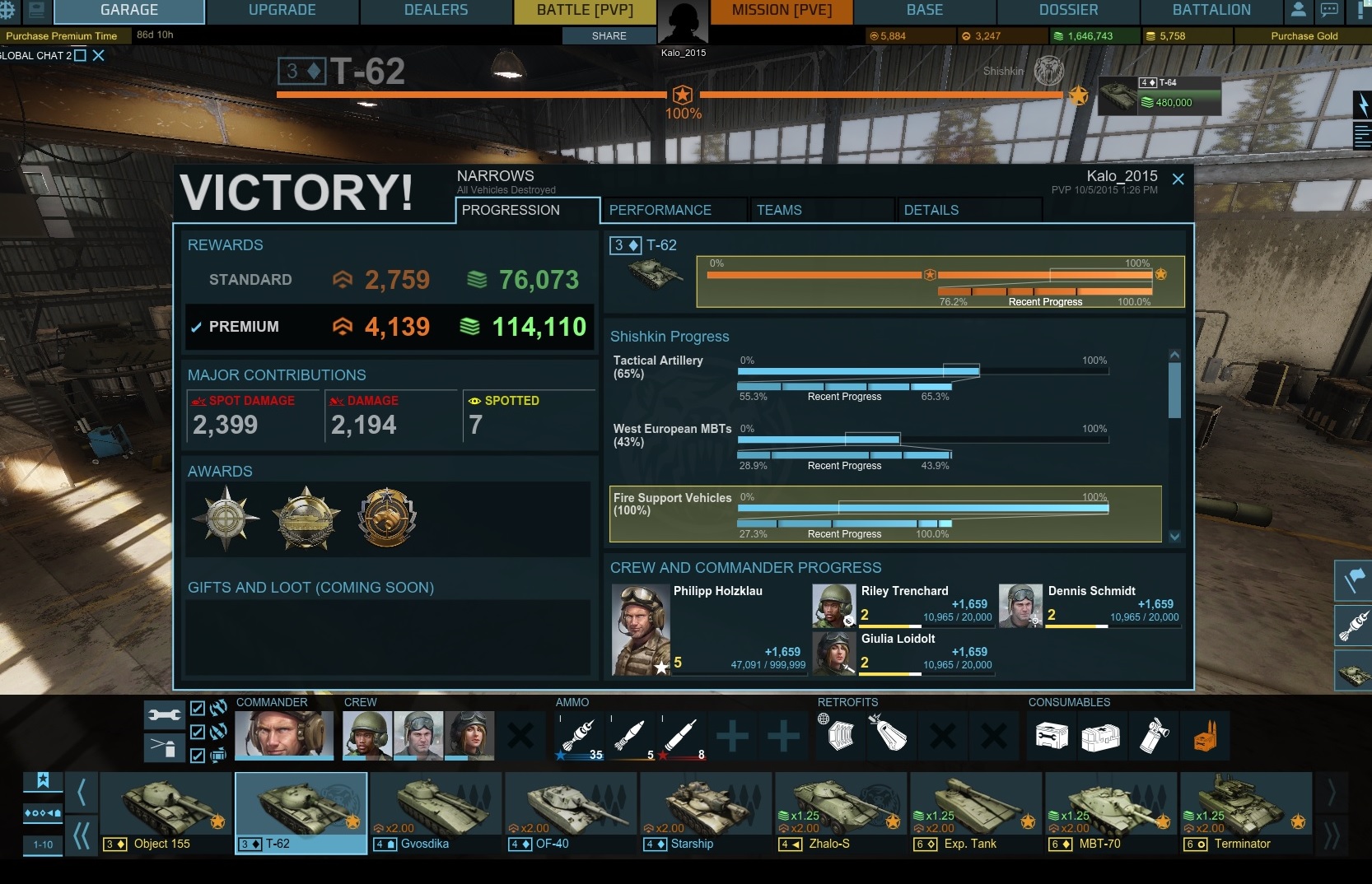Pick the Terminator vehicle
1372x884 pixels.
1245,812
